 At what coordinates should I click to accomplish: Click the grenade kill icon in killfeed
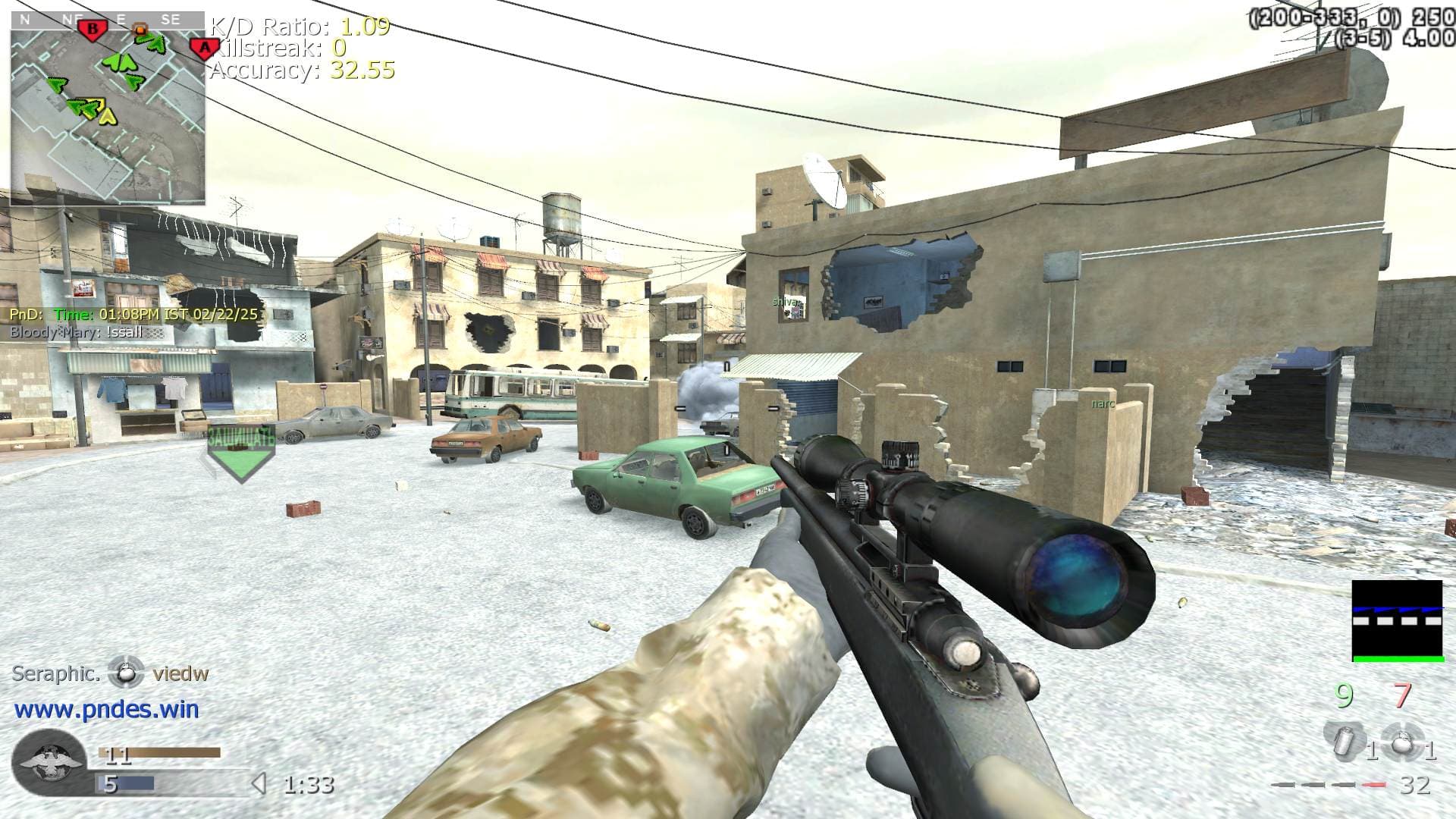coord(126,673)
